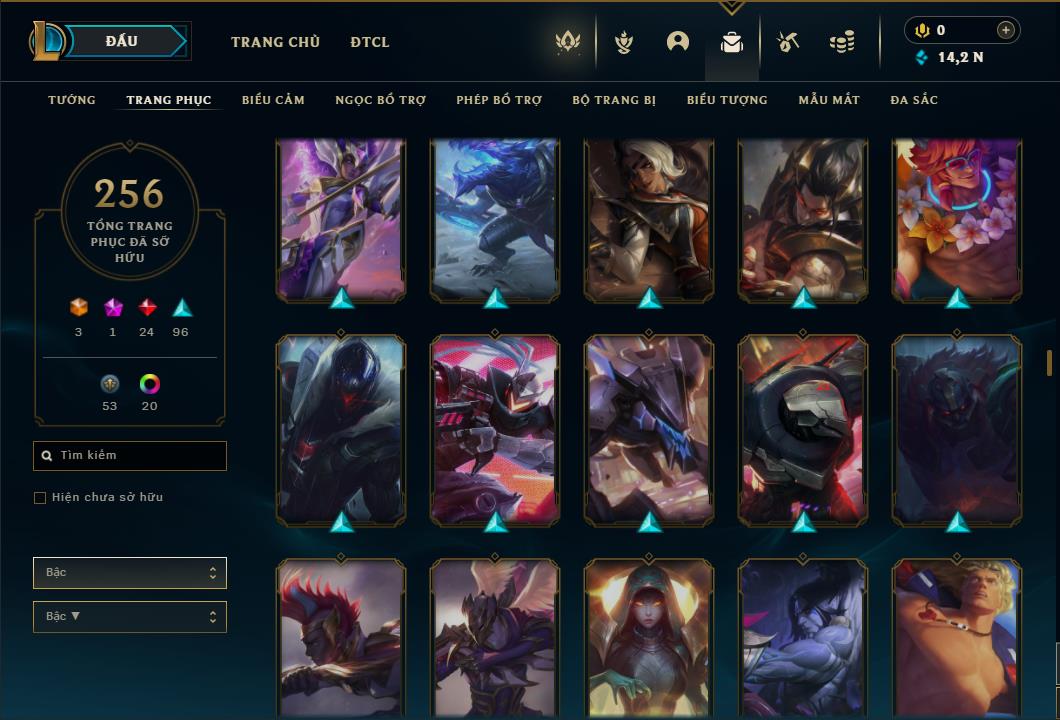
Task: Switch to the NGỌC BỔ TRỢ tab
Action: pyautogui.click(x=380, y=100)
